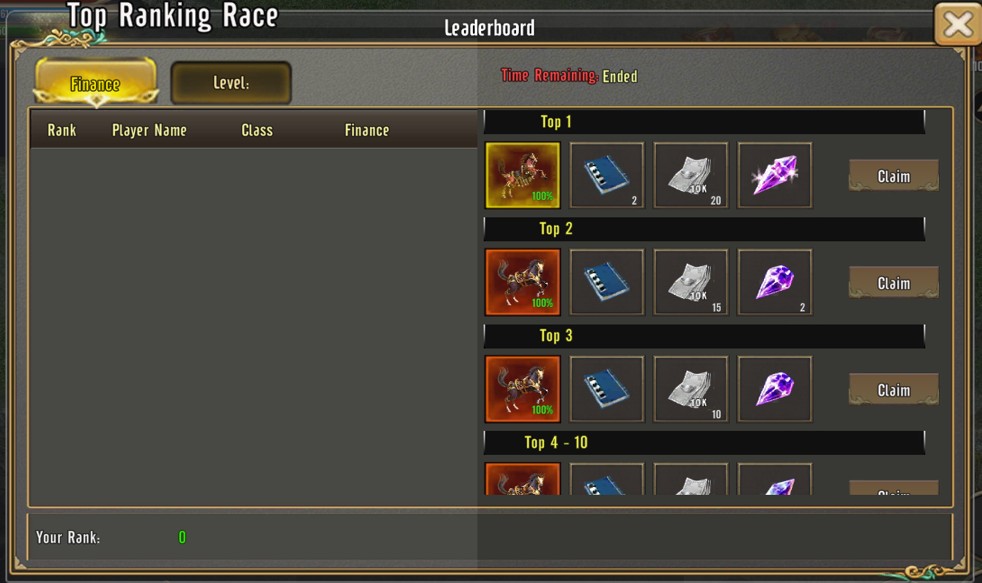Inspect the Top 2 horse mount reward
The image size is (982, 583).
click(x=523, y=283)
